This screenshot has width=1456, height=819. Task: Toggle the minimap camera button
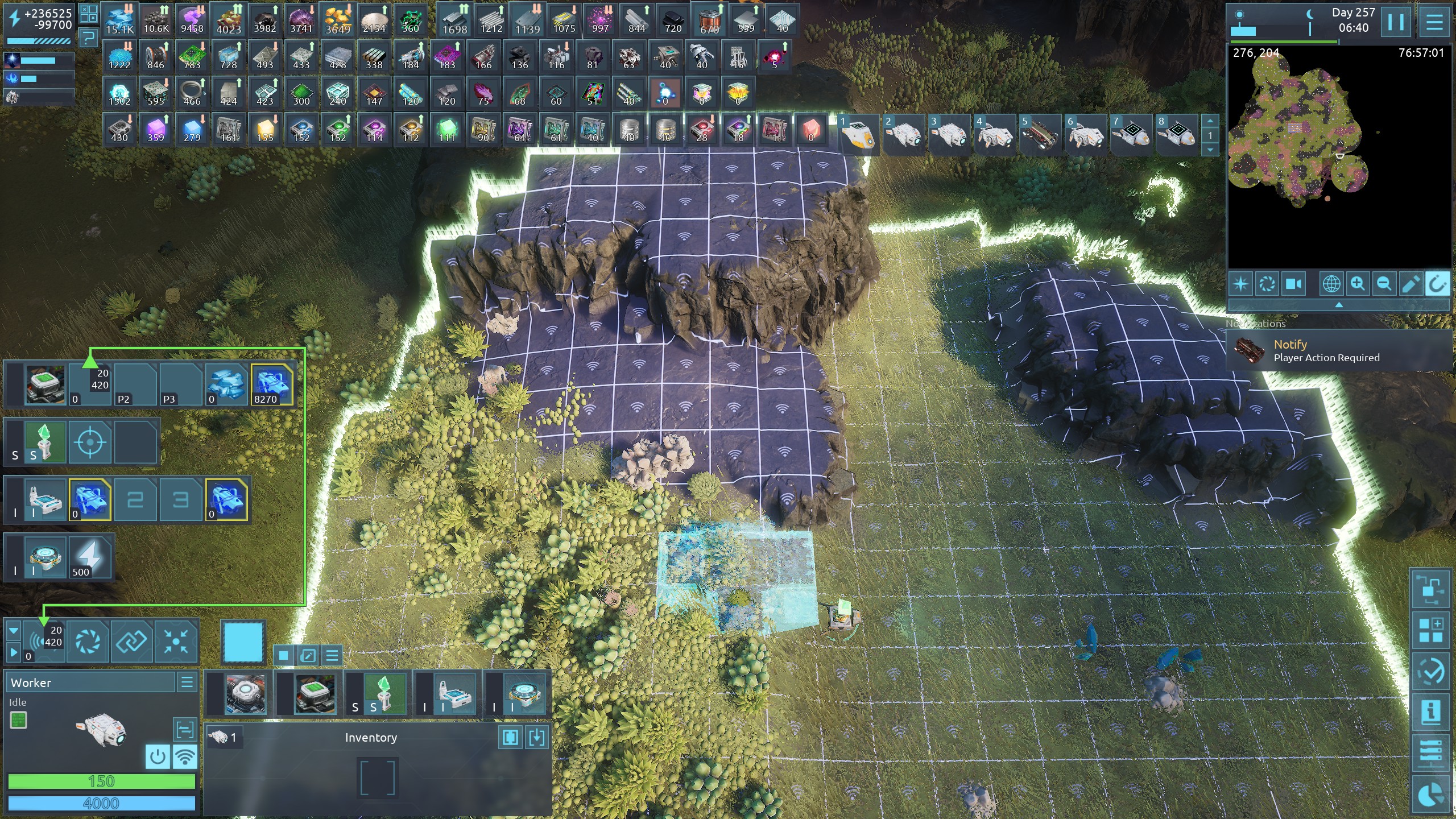coord(1293,284)
